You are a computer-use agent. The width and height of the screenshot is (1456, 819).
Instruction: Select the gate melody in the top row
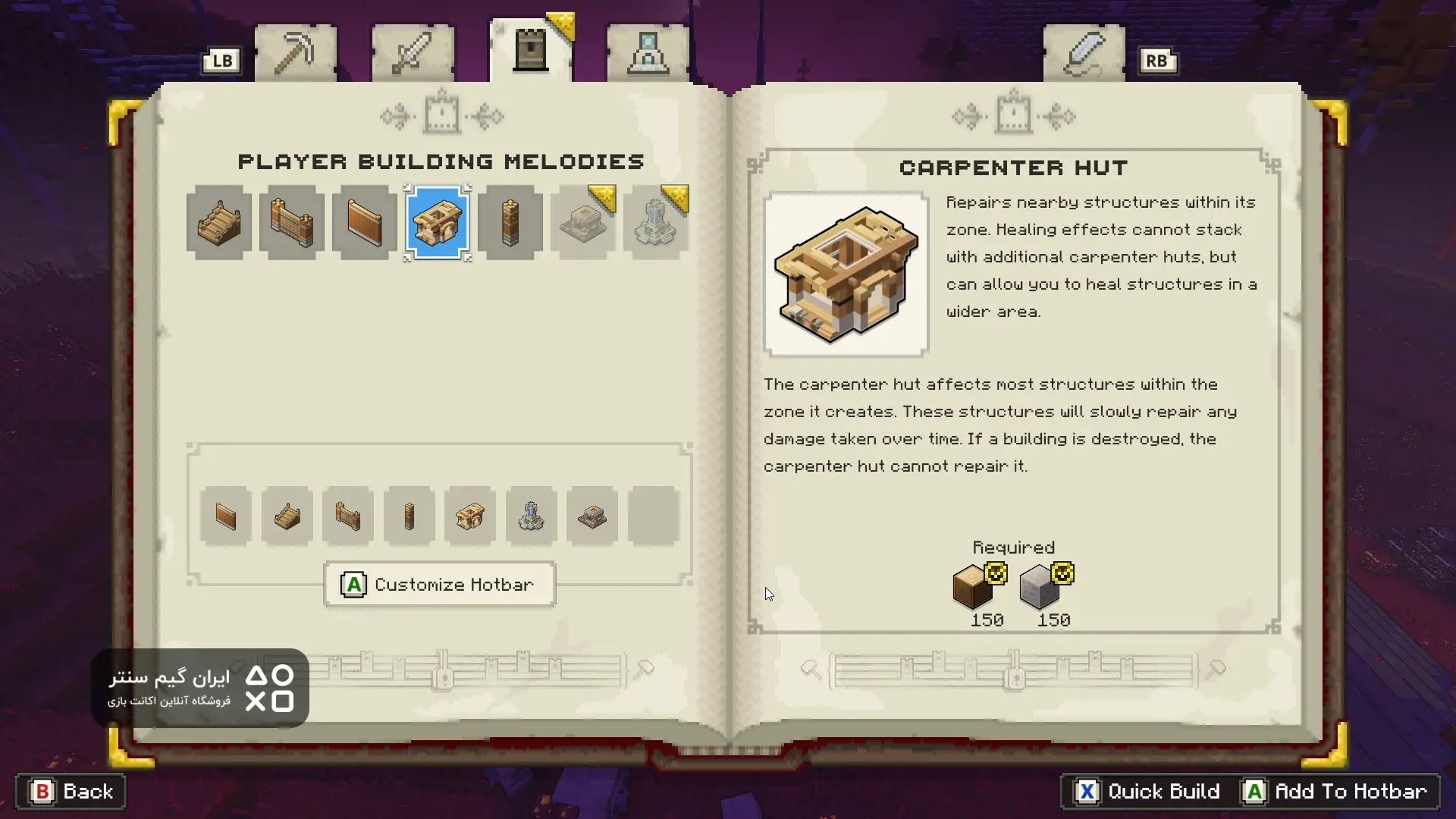[292, 222]
